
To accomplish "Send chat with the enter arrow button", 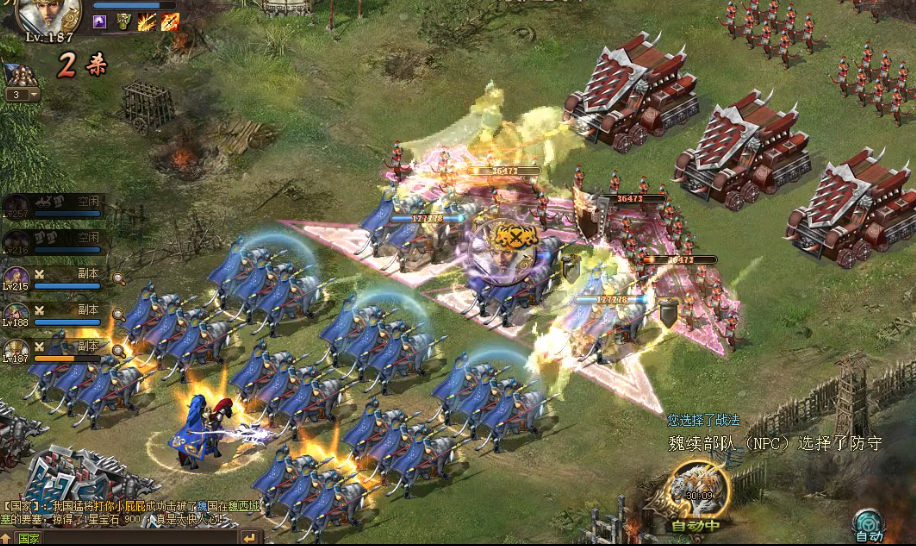I will tap(250, 538).
